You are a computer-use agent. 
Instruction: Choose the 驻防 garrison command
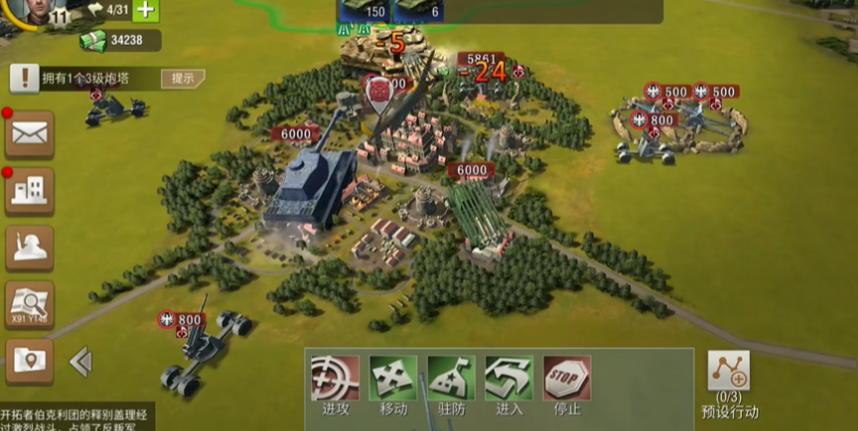[x=451, y=385]
